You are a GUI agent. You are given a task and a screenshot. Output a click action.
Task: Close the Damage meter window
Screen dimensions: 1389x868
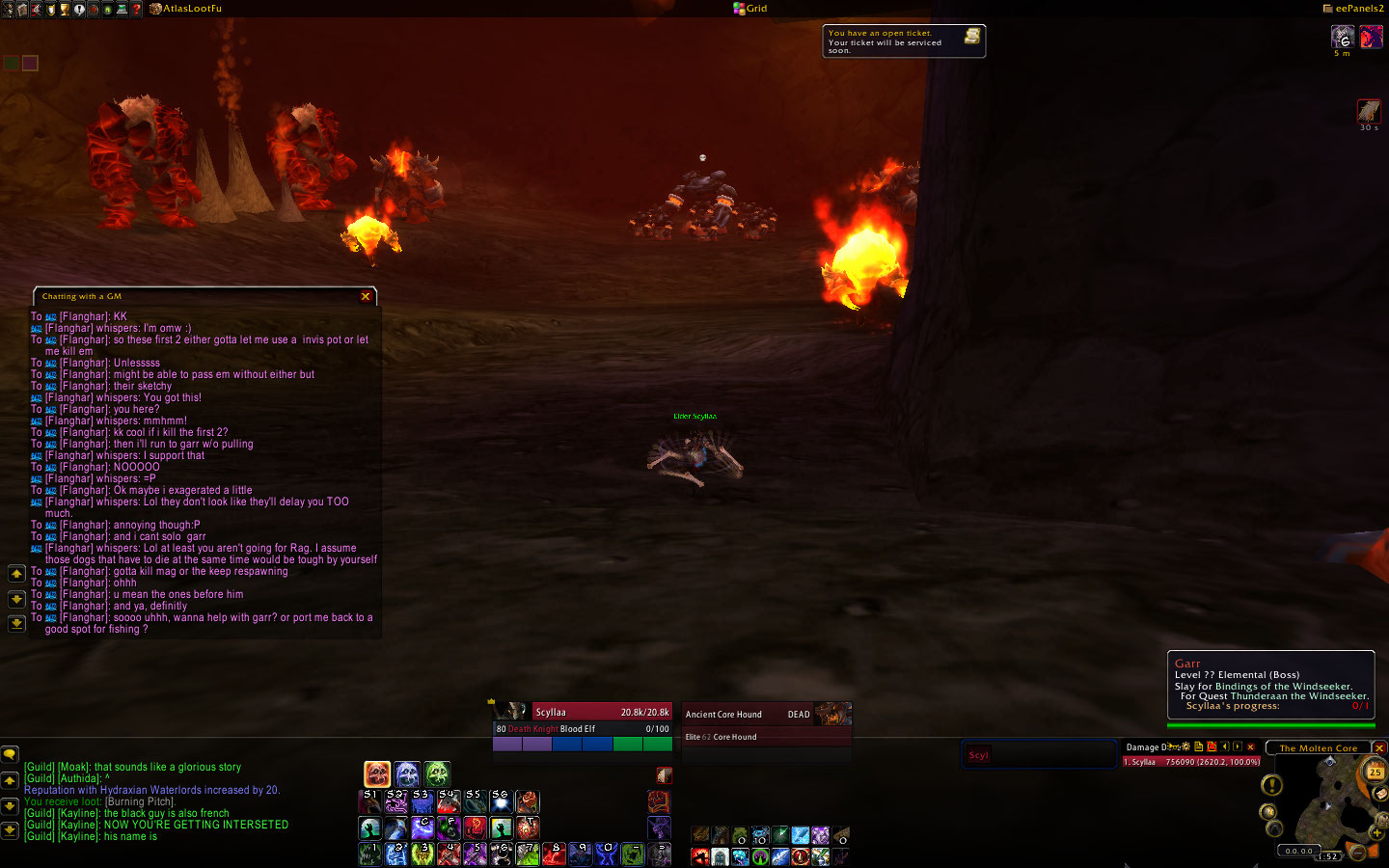(1251, 746)
